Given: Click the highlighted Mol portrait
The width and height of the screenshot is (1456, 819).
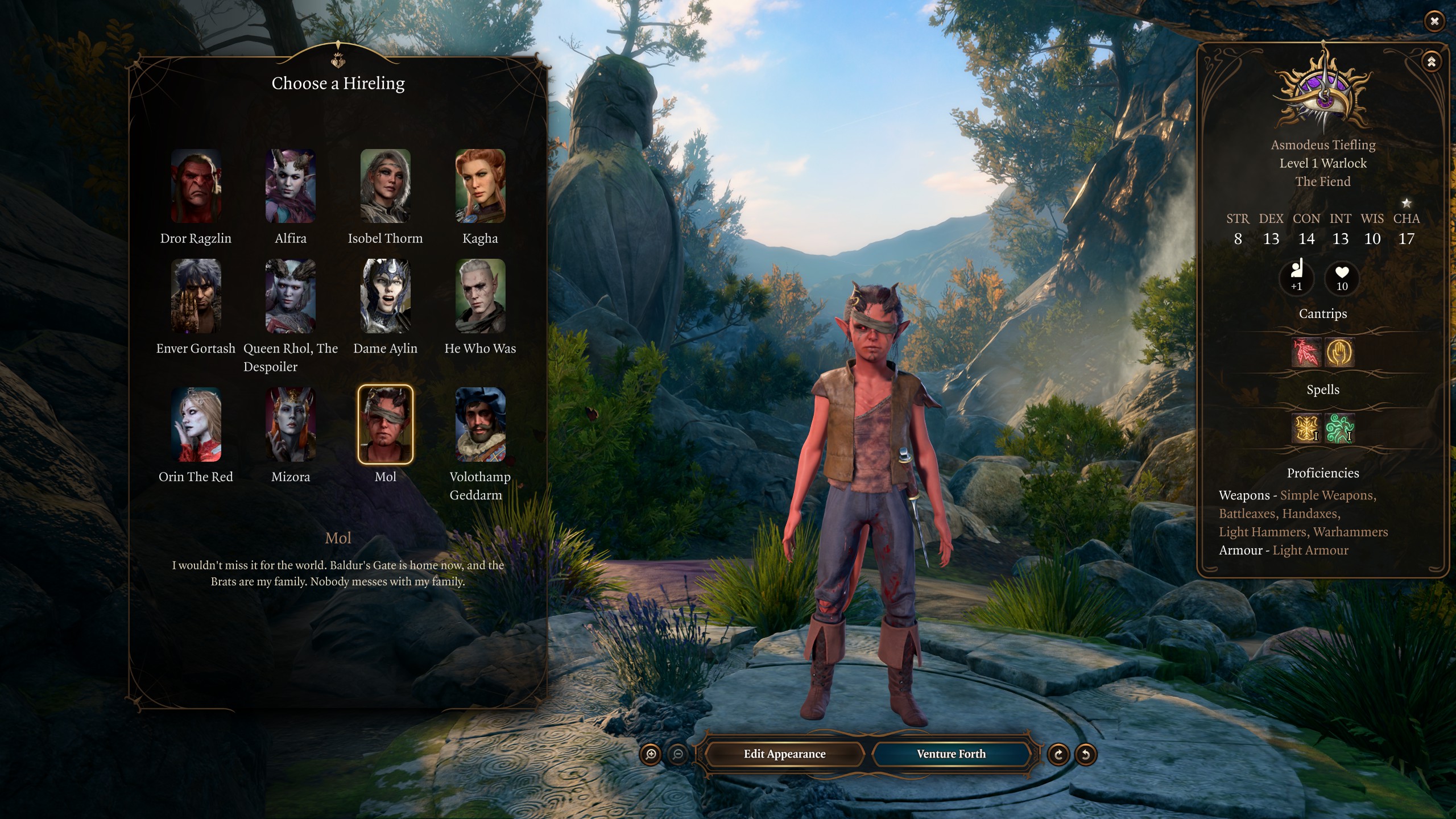Looking at the screenshot, I should pyautogui.click(x=385, y=424).
